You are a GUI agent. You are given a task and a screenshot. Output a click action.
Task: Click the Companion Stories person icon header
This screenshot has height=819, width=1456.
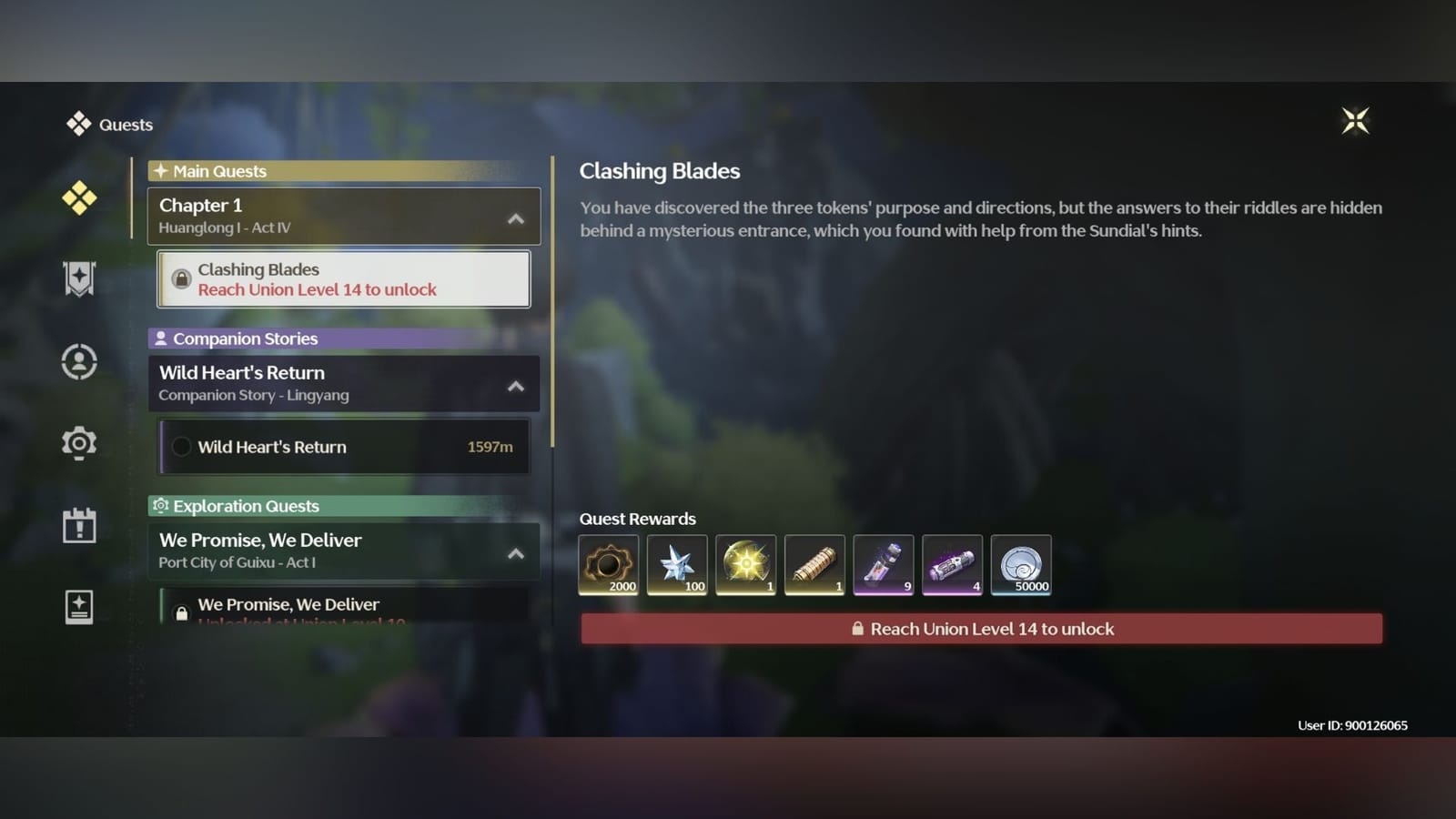pos(162,338)
